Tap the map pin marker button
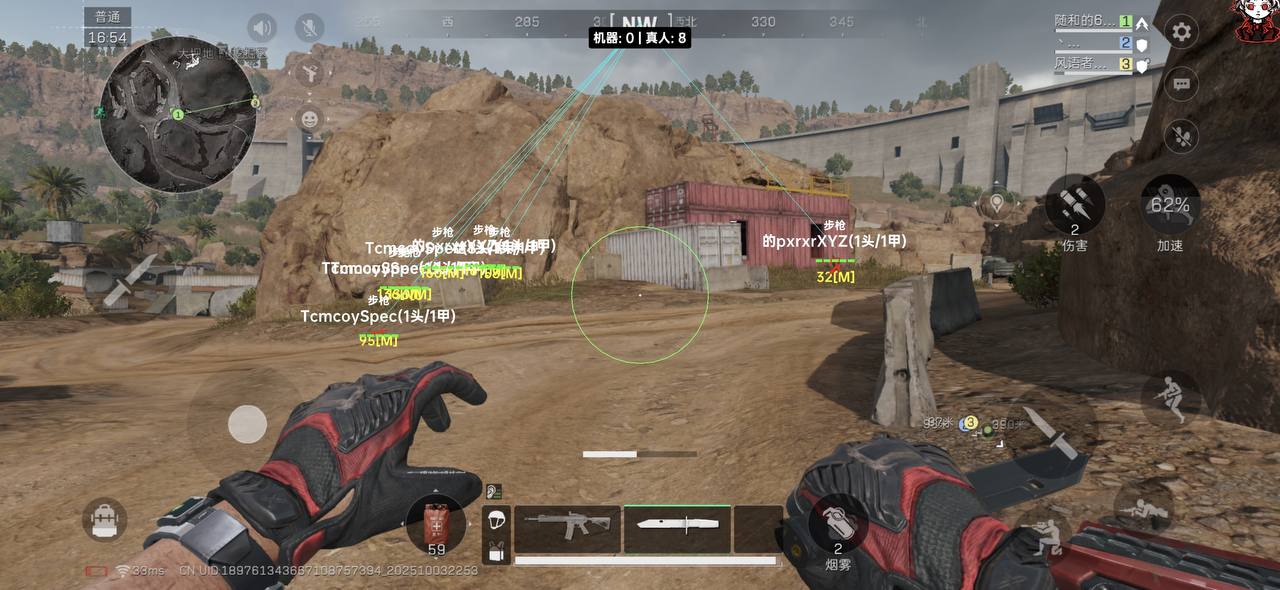The width and height of the screenshot is (1280, 590). point(995,205)
